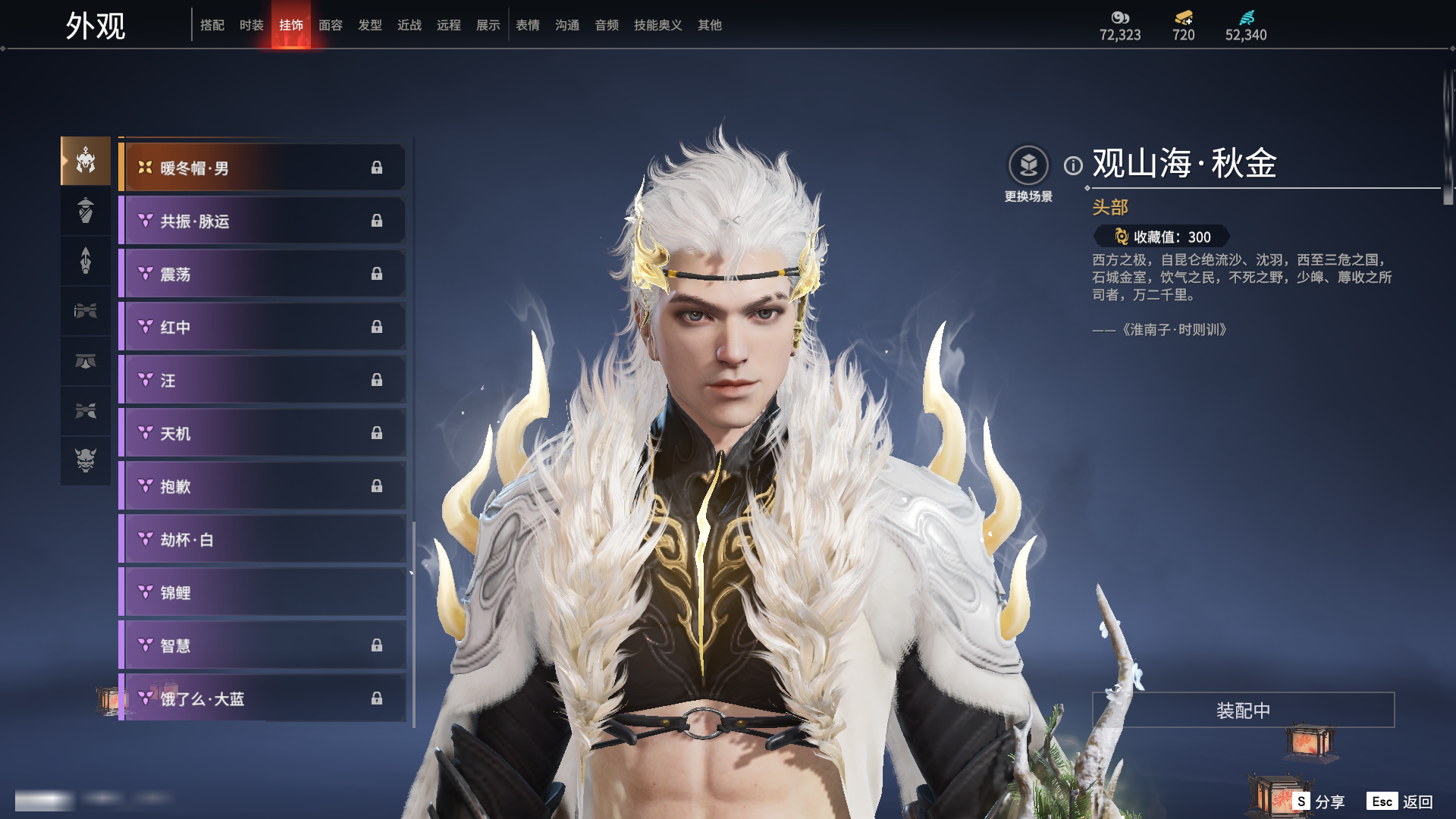
Task: Open the 搭配 tab
Action: click(x=212, y=25)
